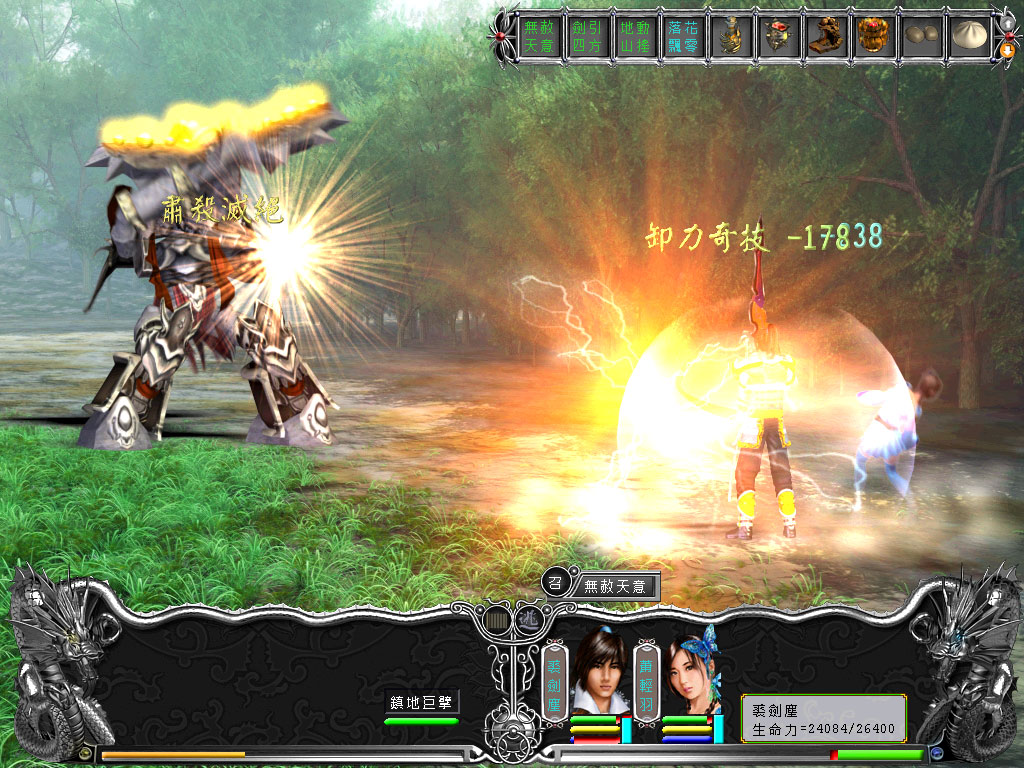
Task: Activate the 劍引四方 skill
Action: (x=586, y=37)
